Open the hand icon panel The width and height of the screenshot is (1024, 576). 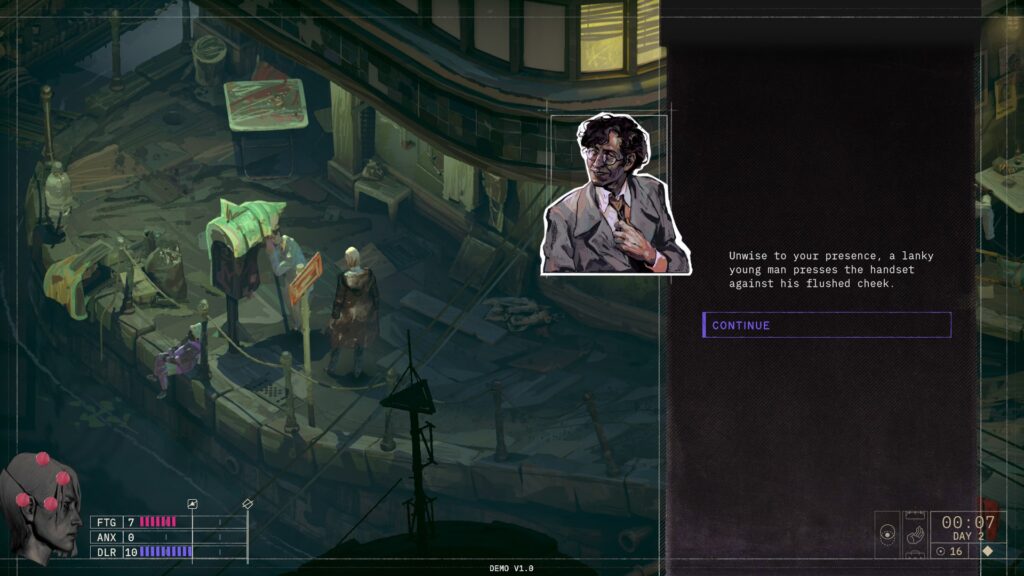pos(914,535)
